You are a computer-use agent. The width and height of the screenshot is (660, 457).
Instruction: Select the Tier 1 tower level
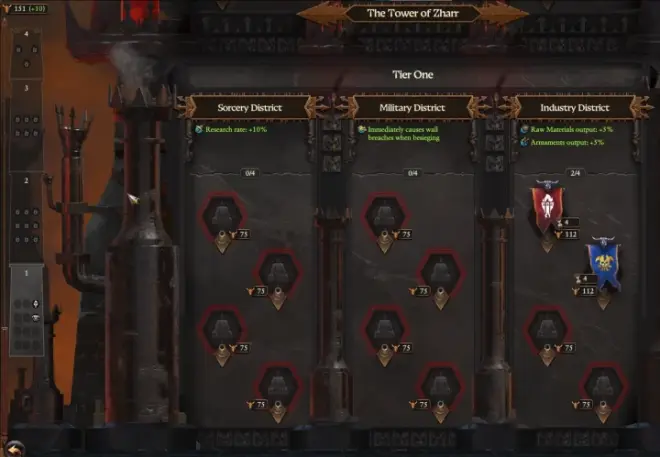pos(27,312)
